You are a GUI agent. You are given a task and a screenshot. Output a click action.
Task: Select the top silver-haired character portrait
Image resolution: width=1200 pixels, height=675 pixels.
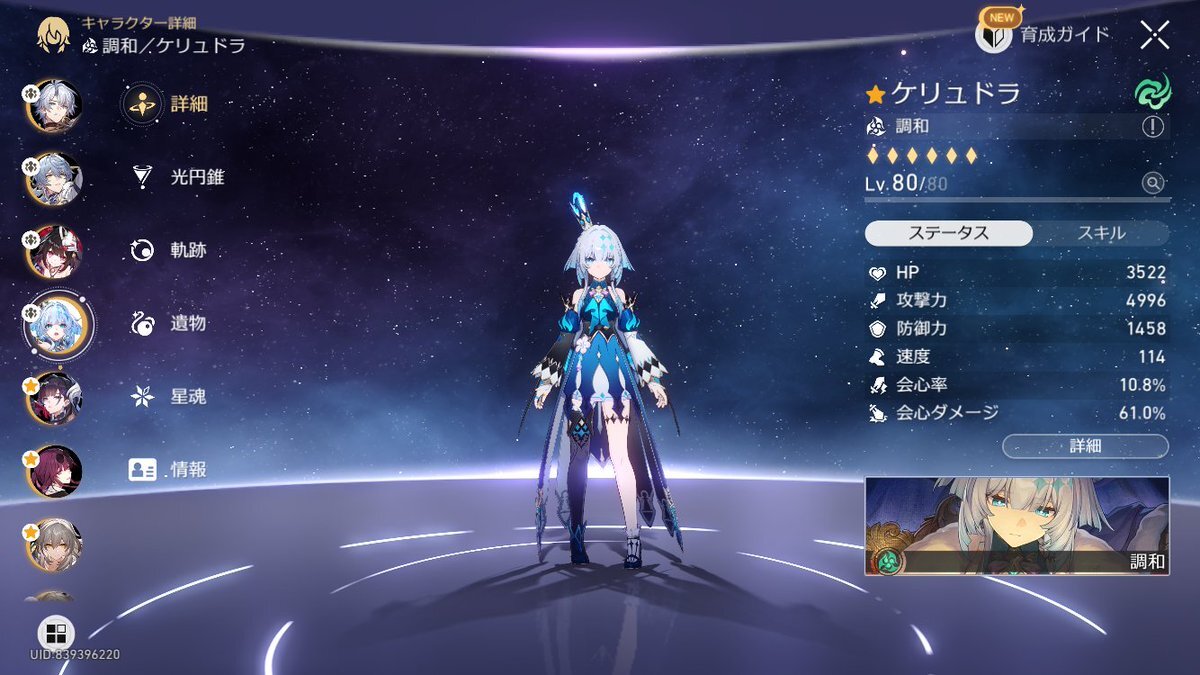[54, 105]
